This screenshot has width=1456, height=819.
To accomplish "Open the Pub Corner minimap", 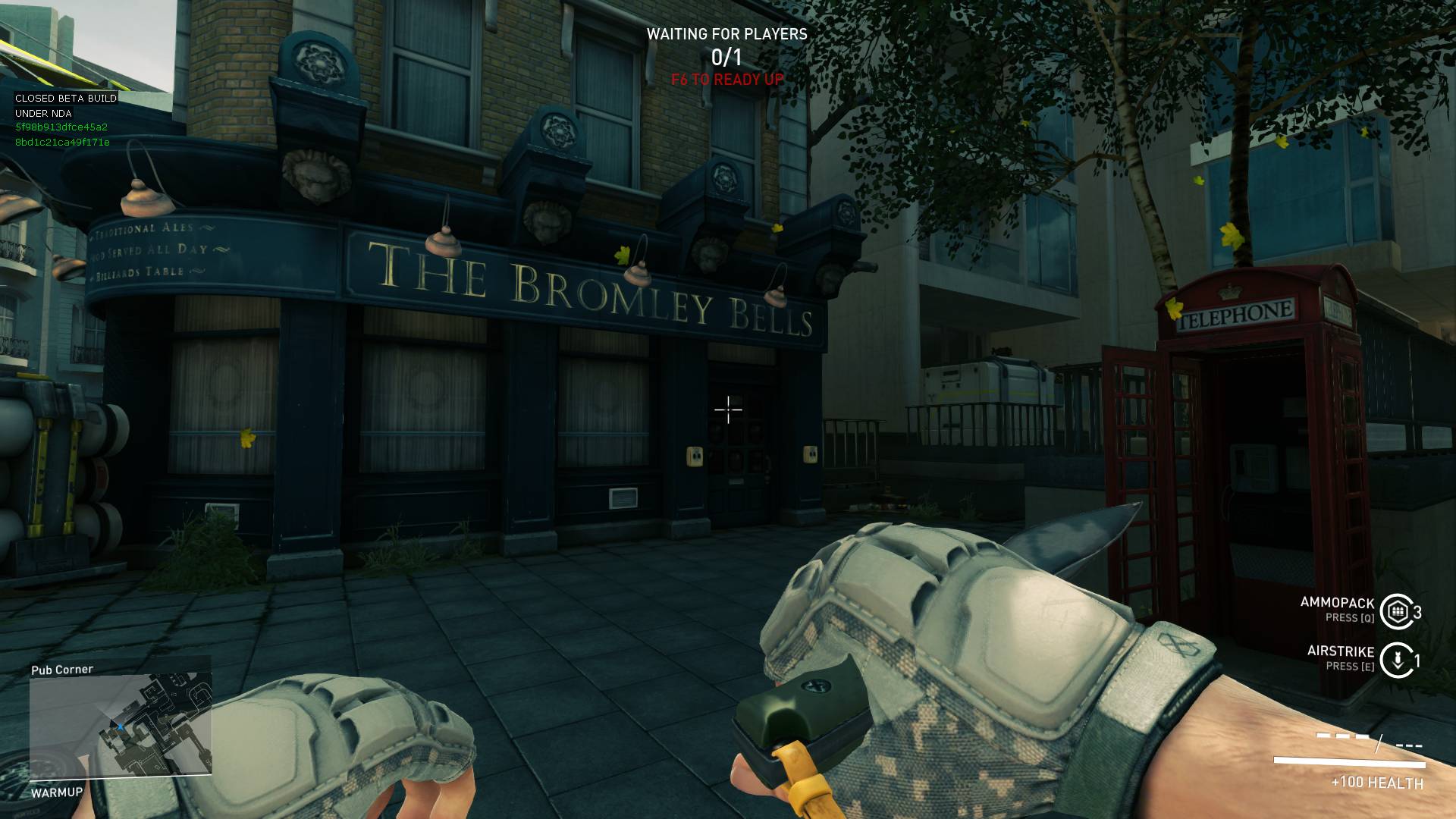I will point(121,726).
